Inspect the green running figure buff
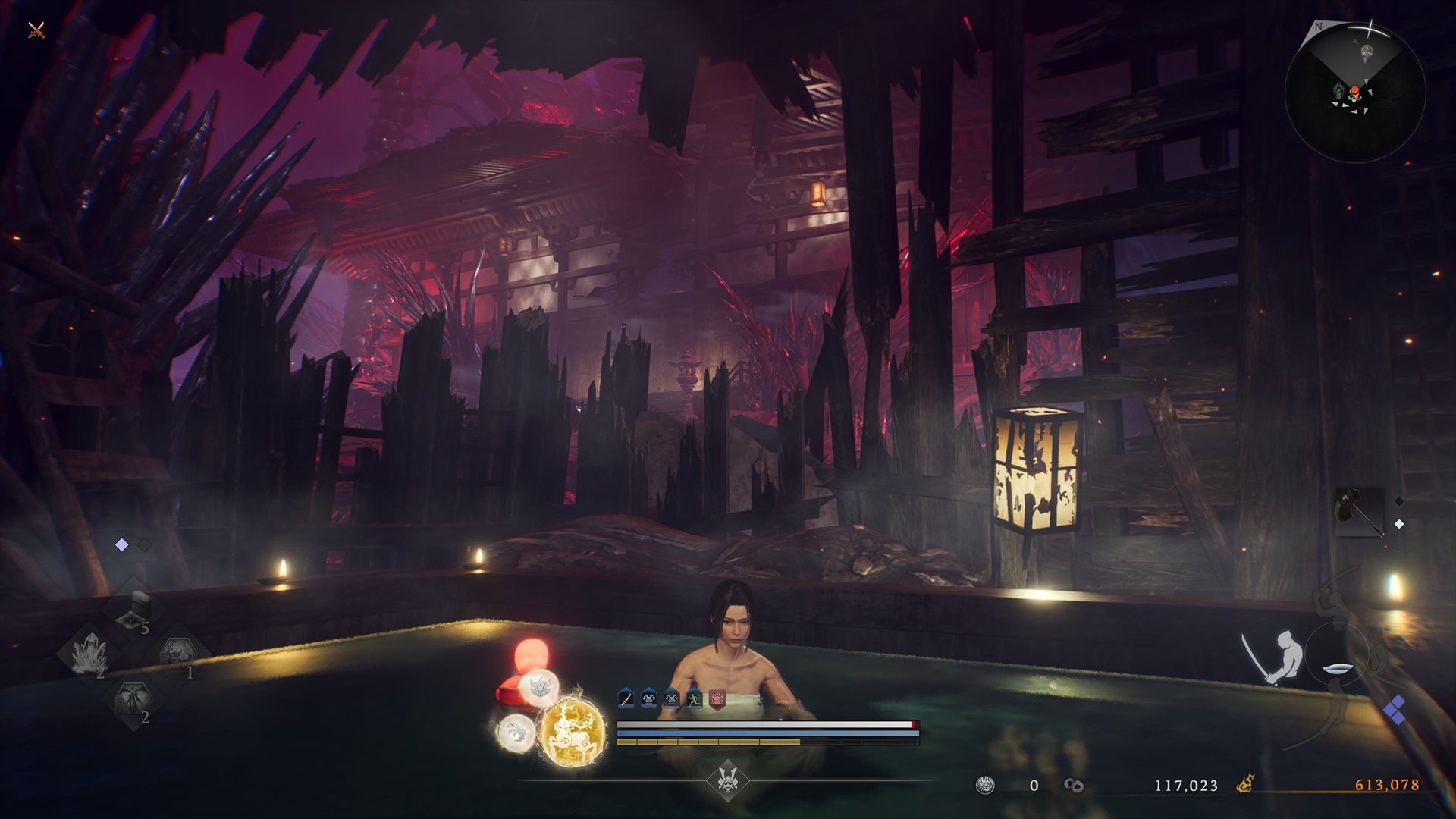 pos(694,698)
